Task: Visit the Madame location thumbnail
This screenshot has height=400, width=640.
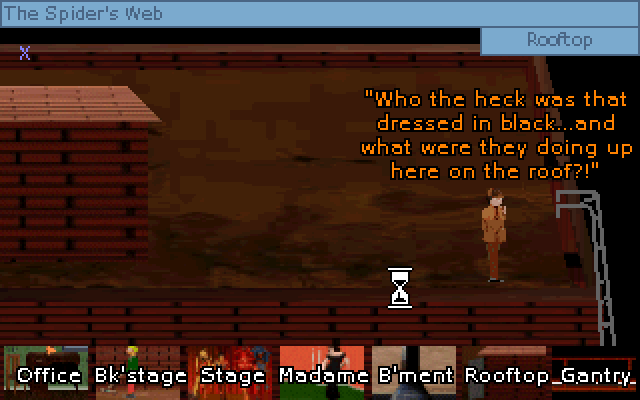Action: tap(321, 368)
